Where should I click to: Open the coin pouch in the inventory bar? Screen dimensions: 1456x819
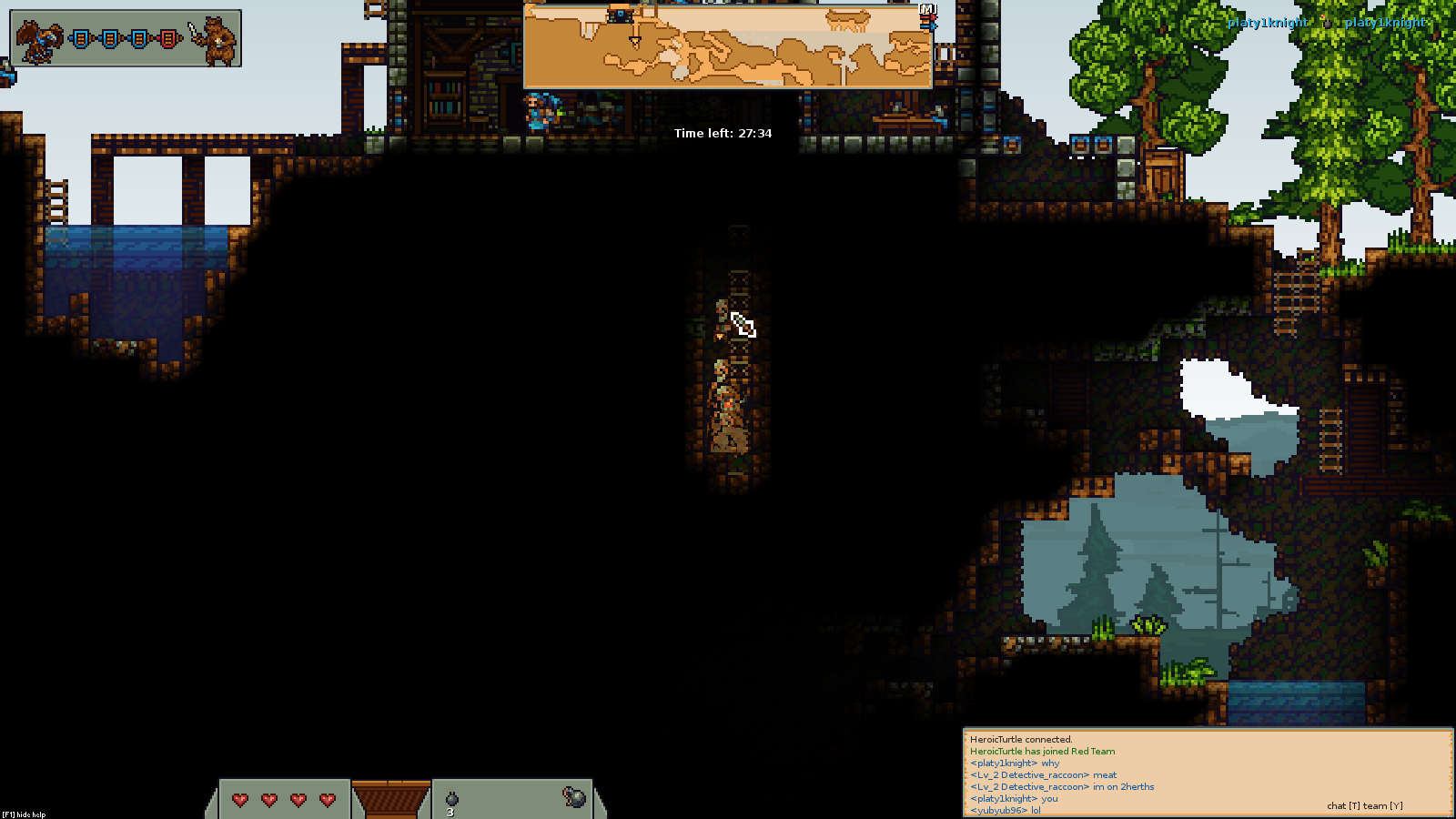[573, 798]
